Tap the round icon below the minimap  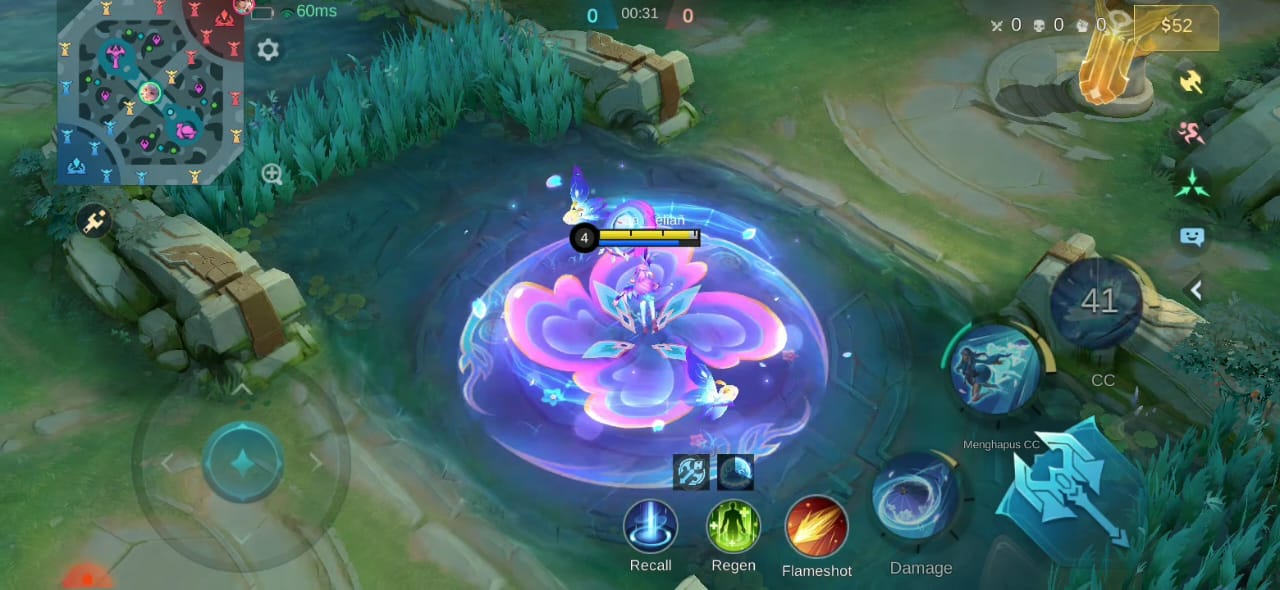93,221
